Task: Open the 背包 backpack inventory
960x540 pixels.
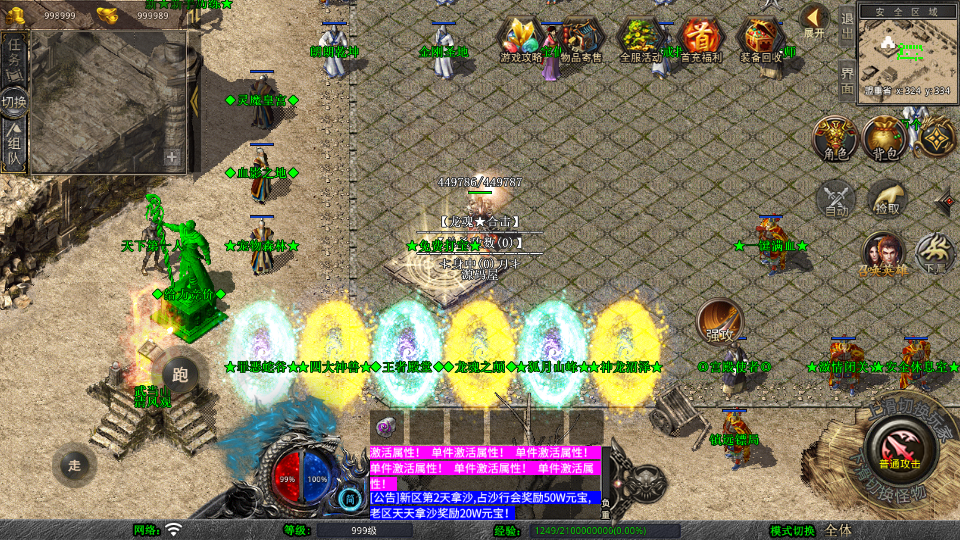Action: [x=884, y=138]
